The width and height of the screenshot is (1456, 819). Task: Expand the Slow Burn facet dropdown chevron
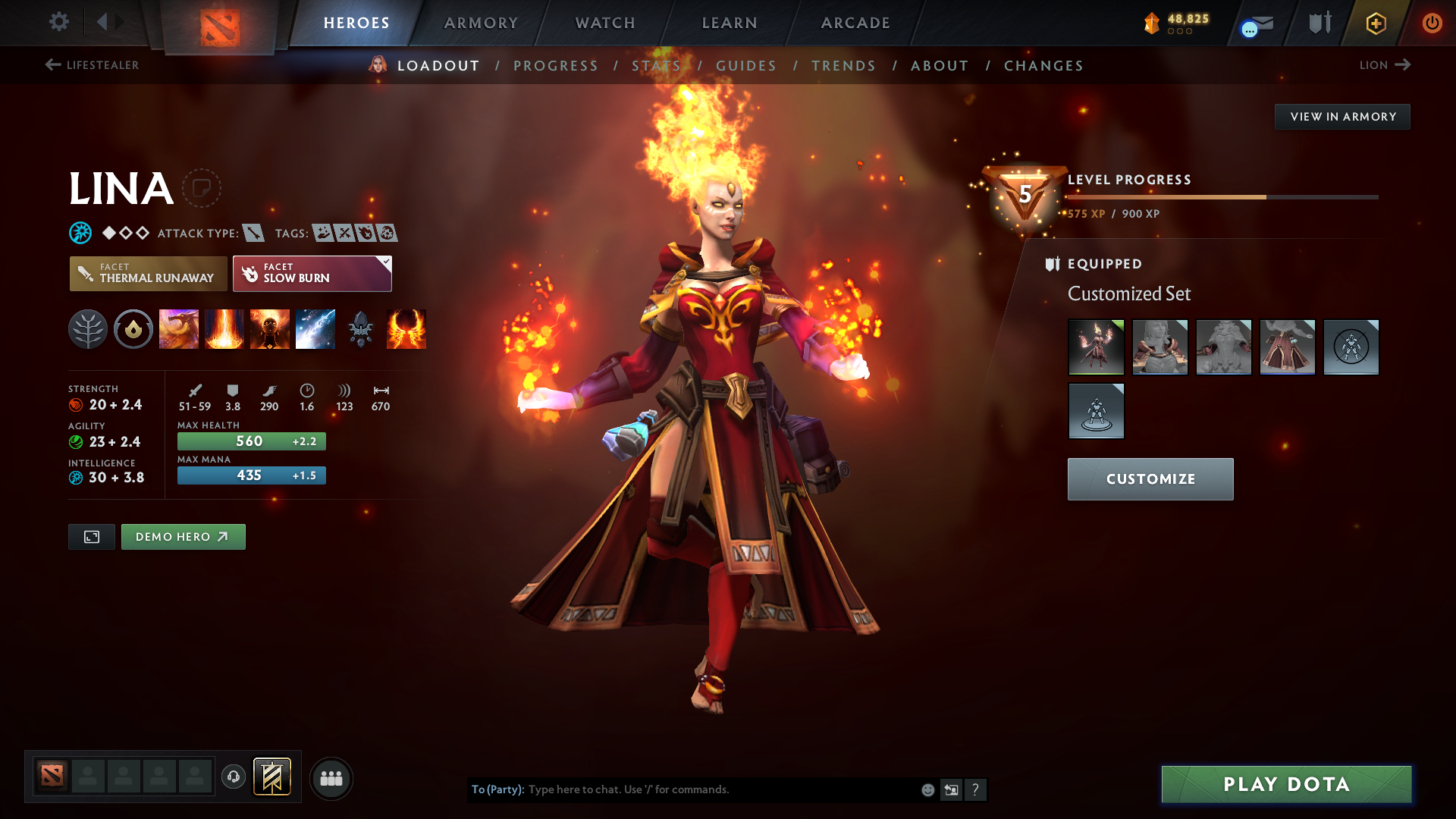[386, 262]
